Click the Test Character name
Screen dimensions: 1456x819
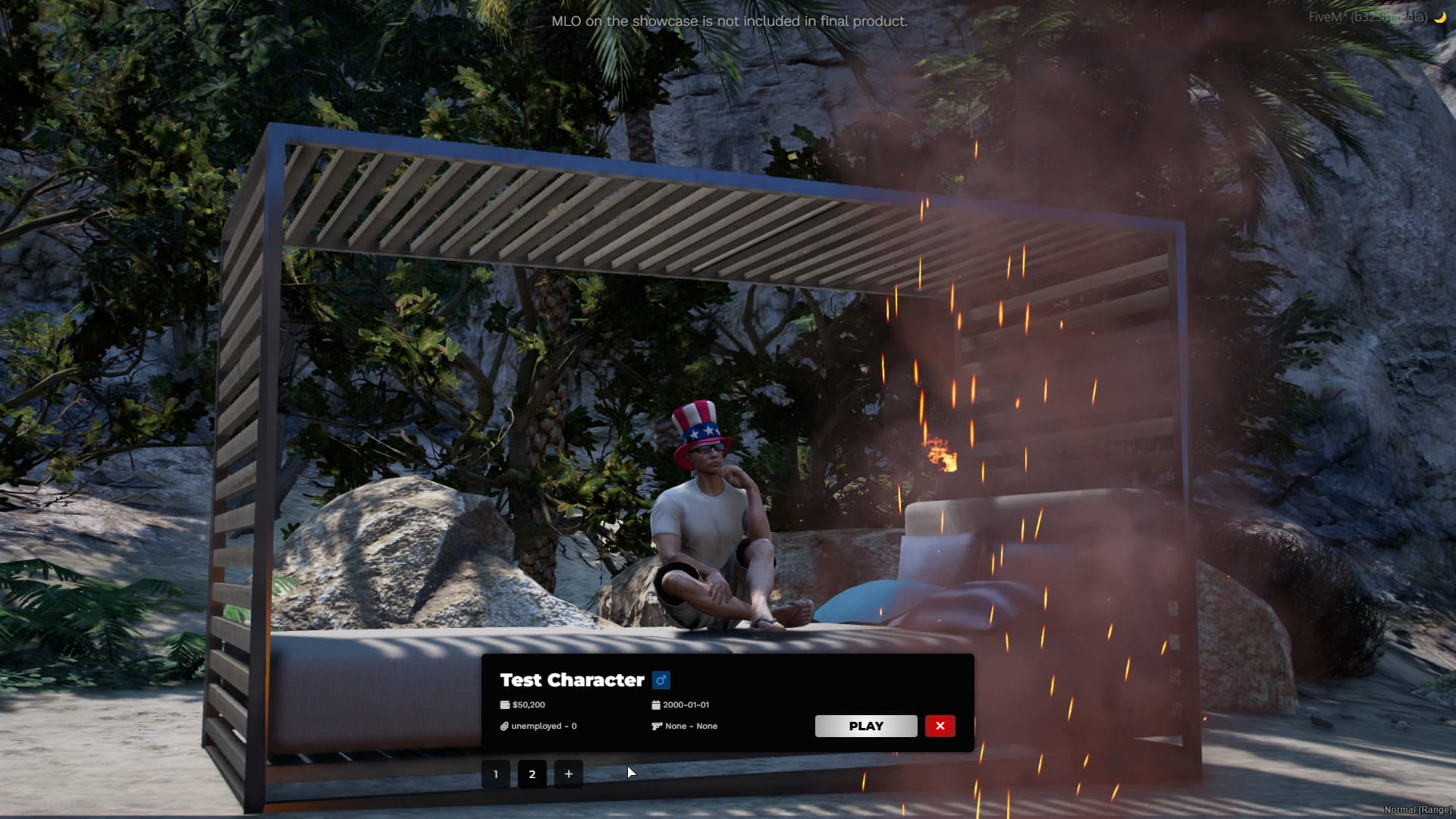573,680
